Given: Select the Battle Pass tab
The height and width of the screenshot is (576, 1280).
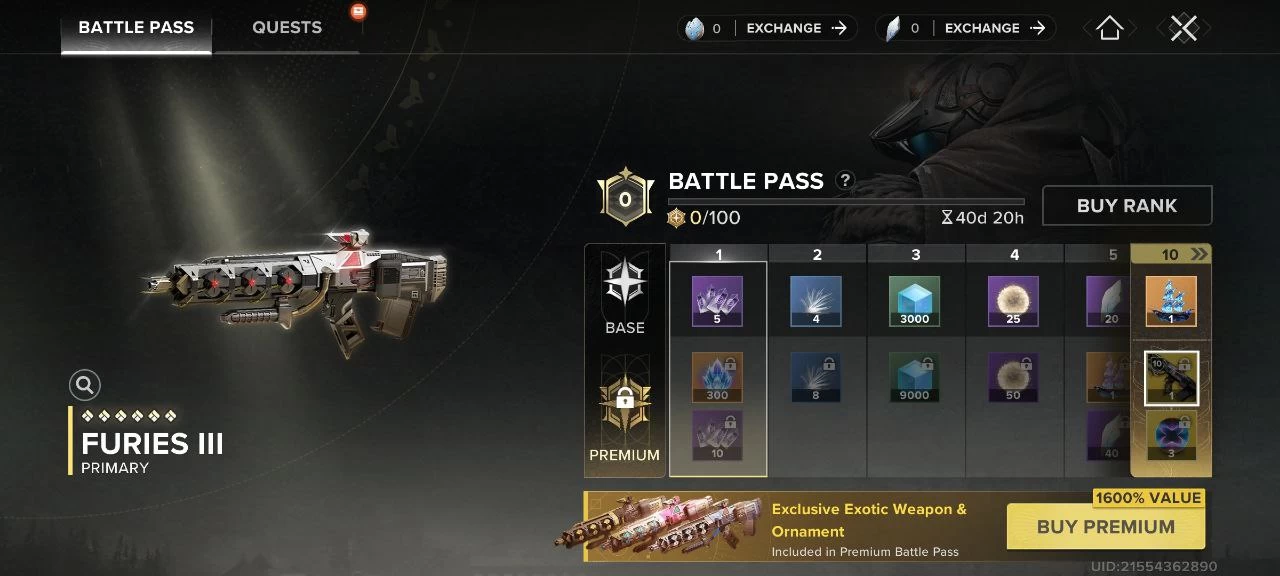Looking at the screenshot, I should 136,28.
